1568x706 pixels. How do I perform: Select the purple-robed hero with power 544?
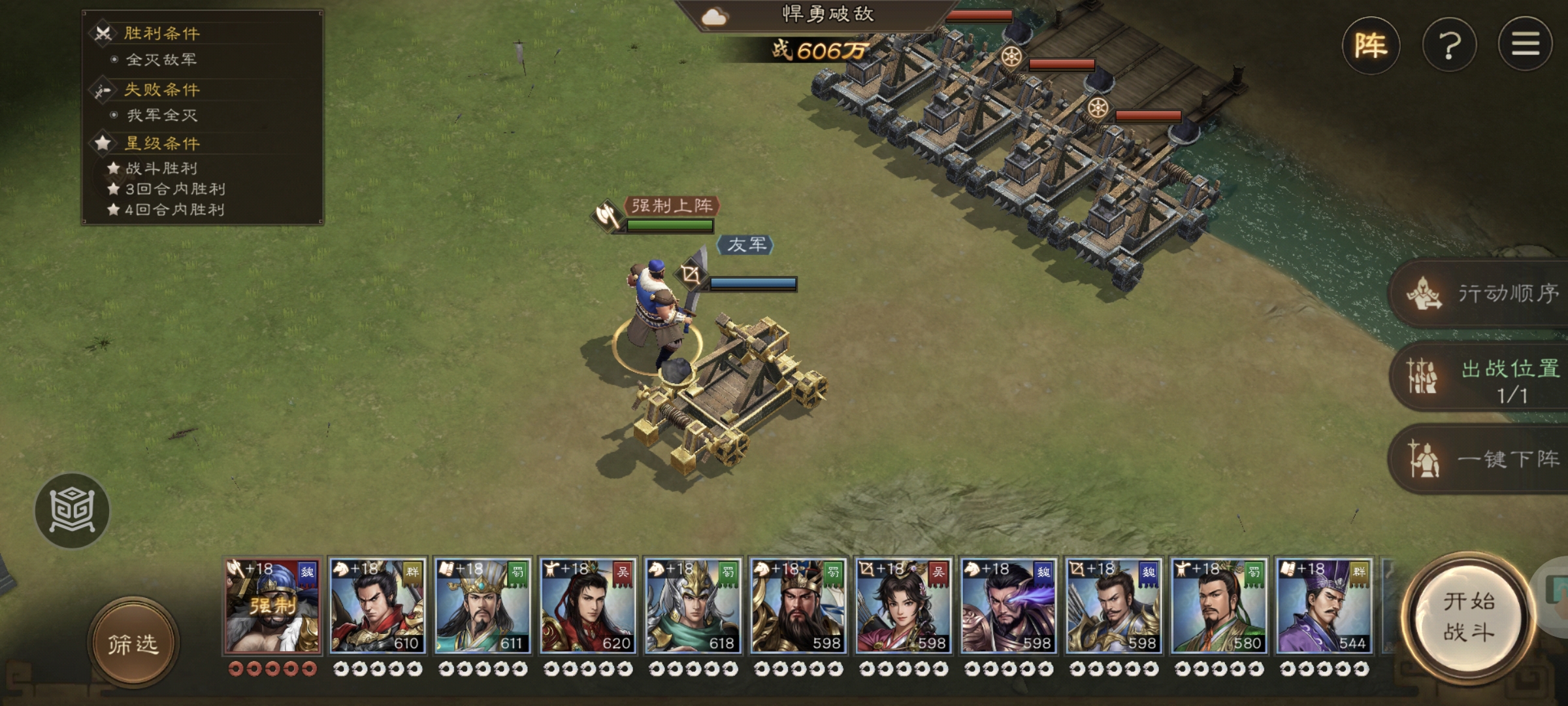pos(1324,606)
